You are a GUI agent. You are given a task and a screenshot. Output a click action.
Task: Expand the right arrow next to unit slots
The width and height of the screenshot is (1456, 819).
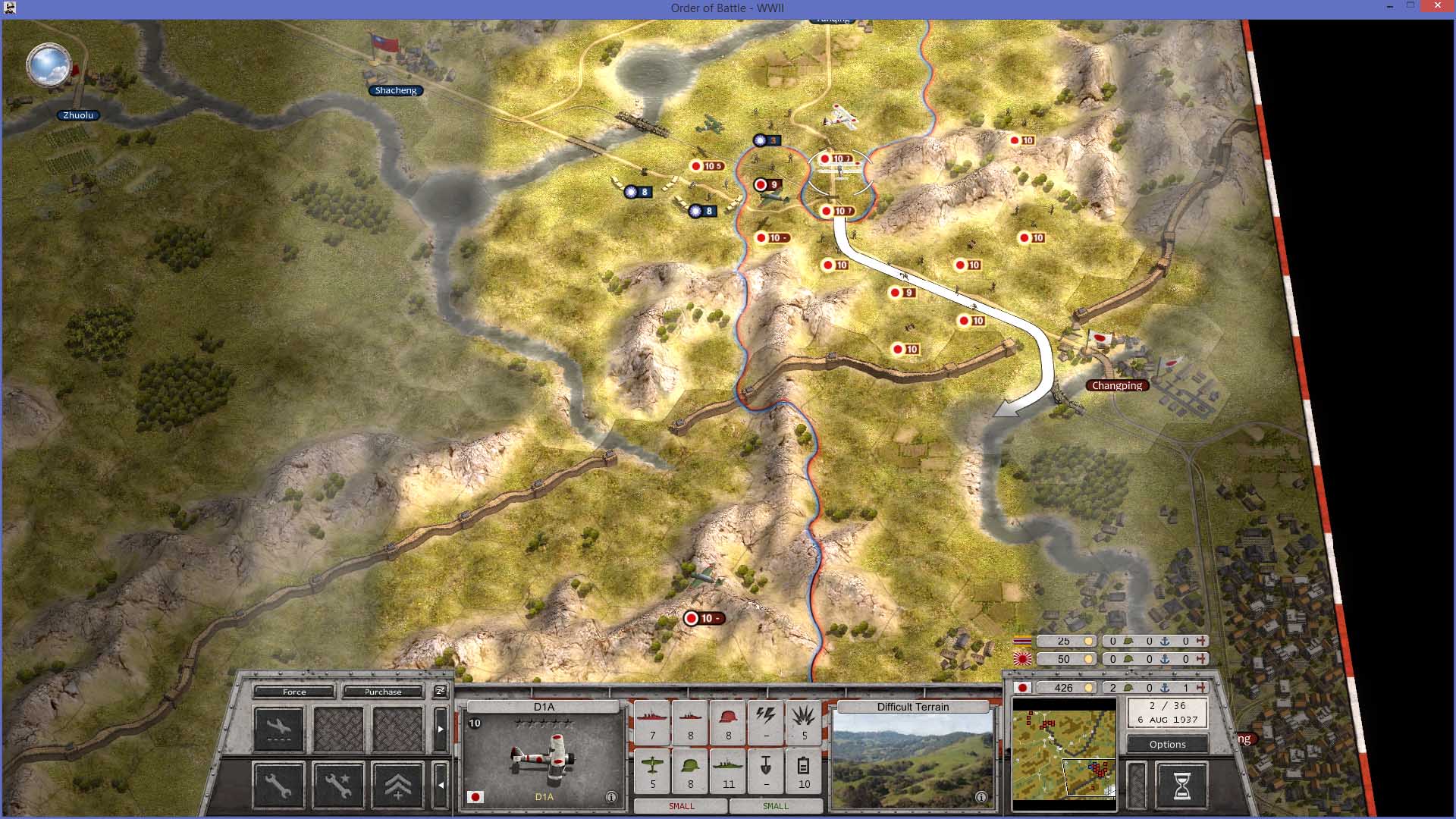[x=441, y=728]
